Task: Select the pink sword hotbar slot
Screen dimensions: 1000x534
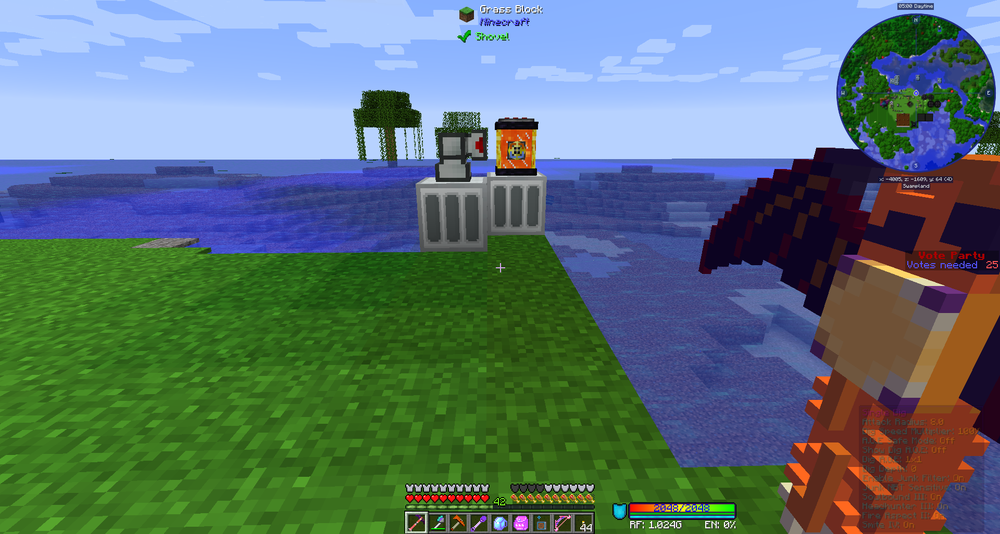Action: pyautogui.click(x=415, y=523)
